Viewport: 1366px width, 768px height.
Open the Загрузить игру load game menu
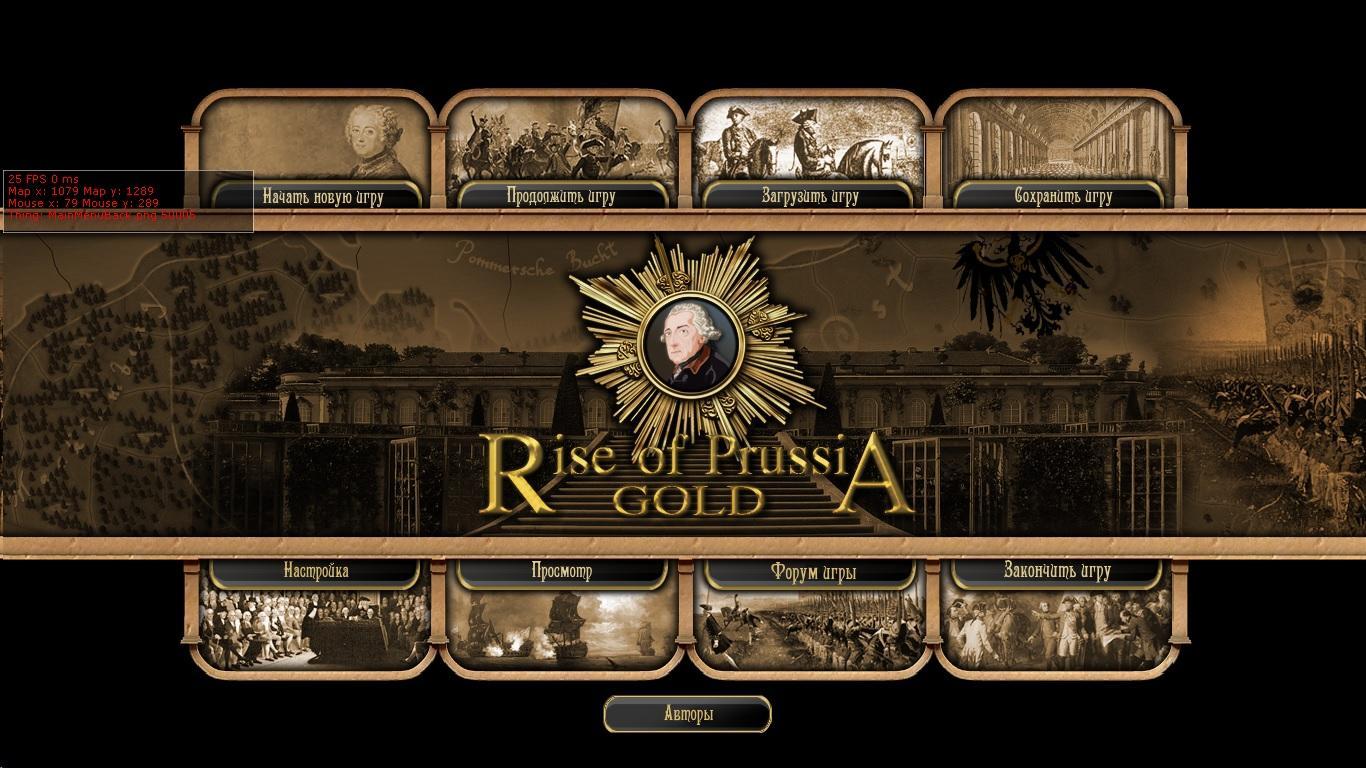point(810,196)
